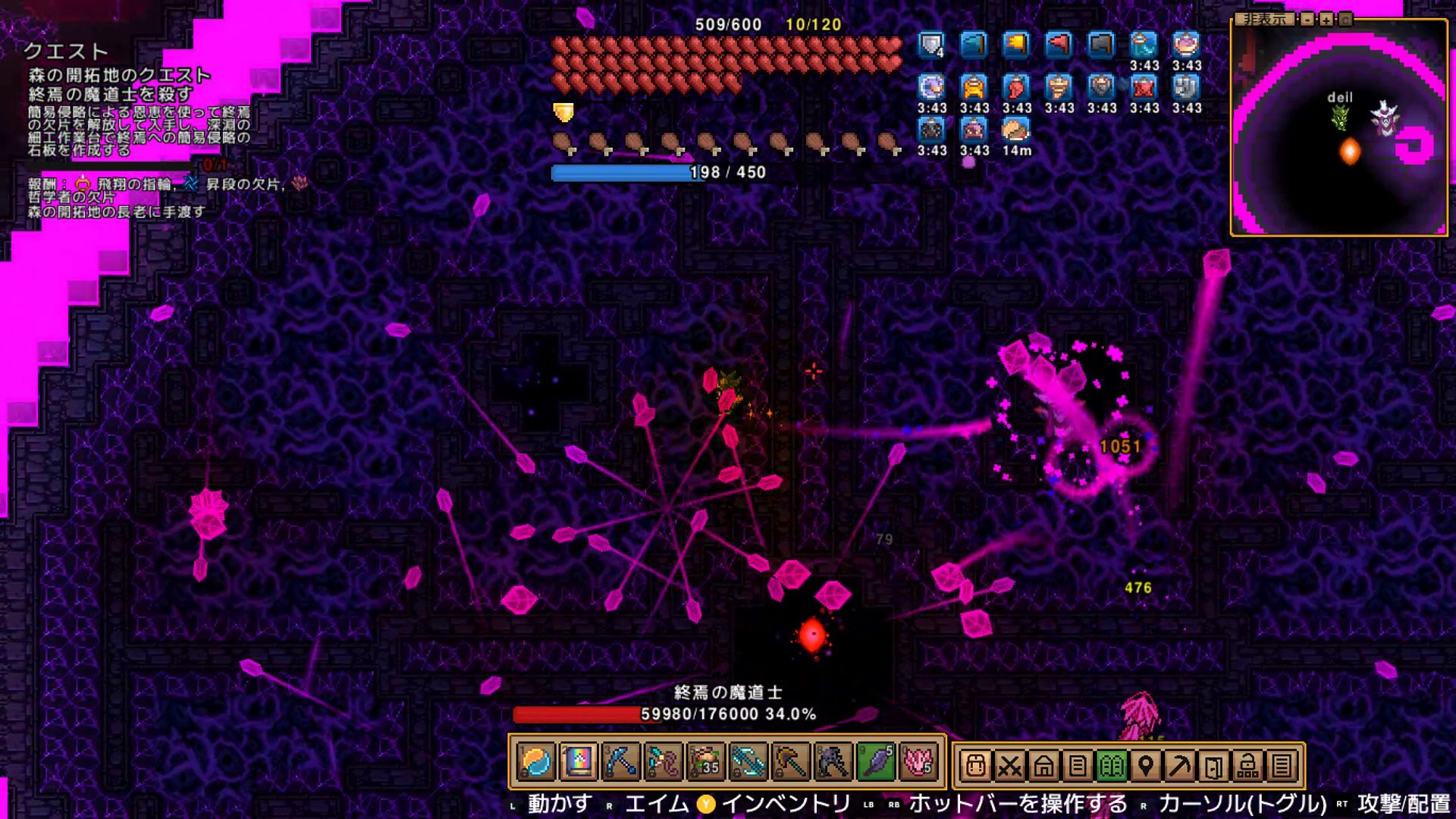Choose the rainbow spellbook in the hotbar
Image resolution: width=1456 pixels, height=819 pixels.
[579, 762]
